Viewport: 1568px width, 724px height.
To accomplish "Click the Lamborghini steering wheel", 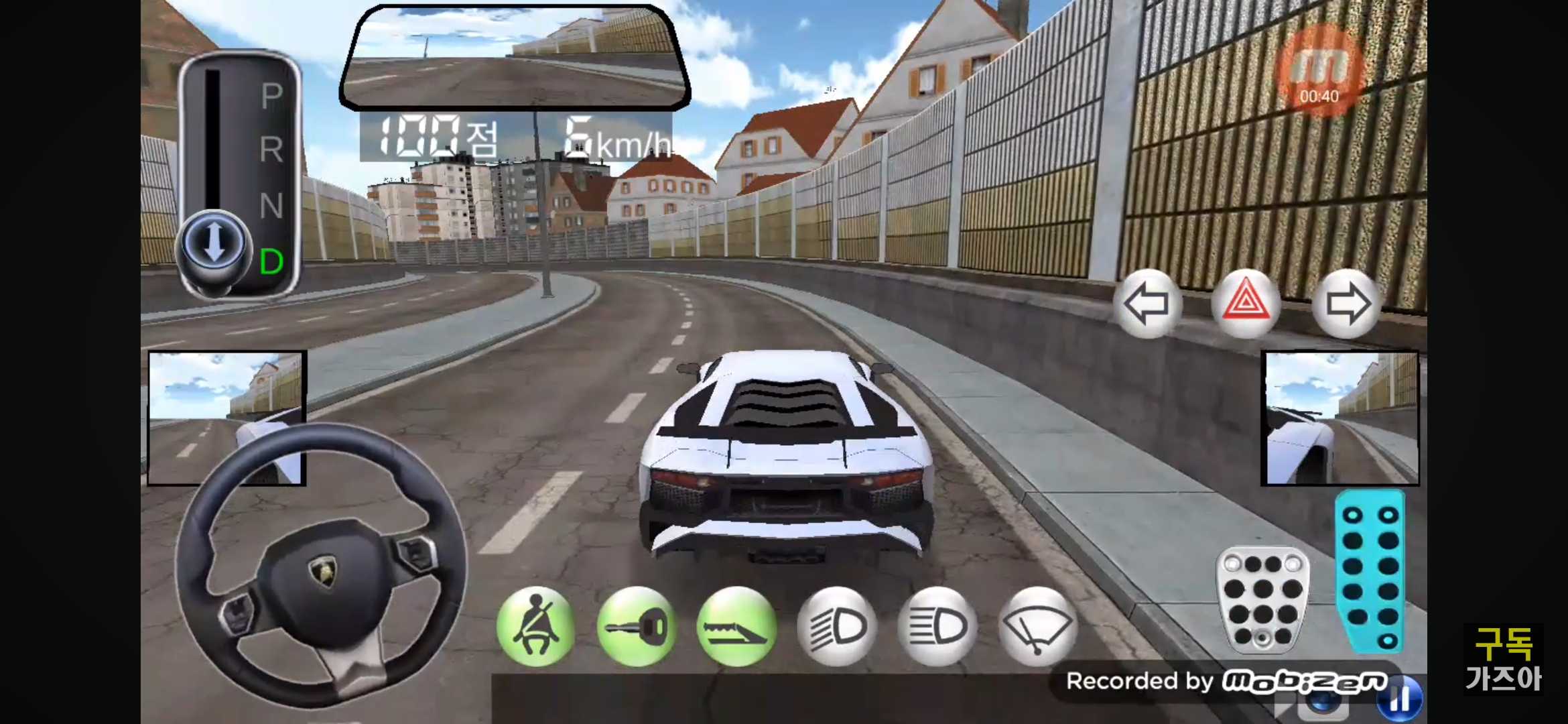I will click(x=321, y=565).
